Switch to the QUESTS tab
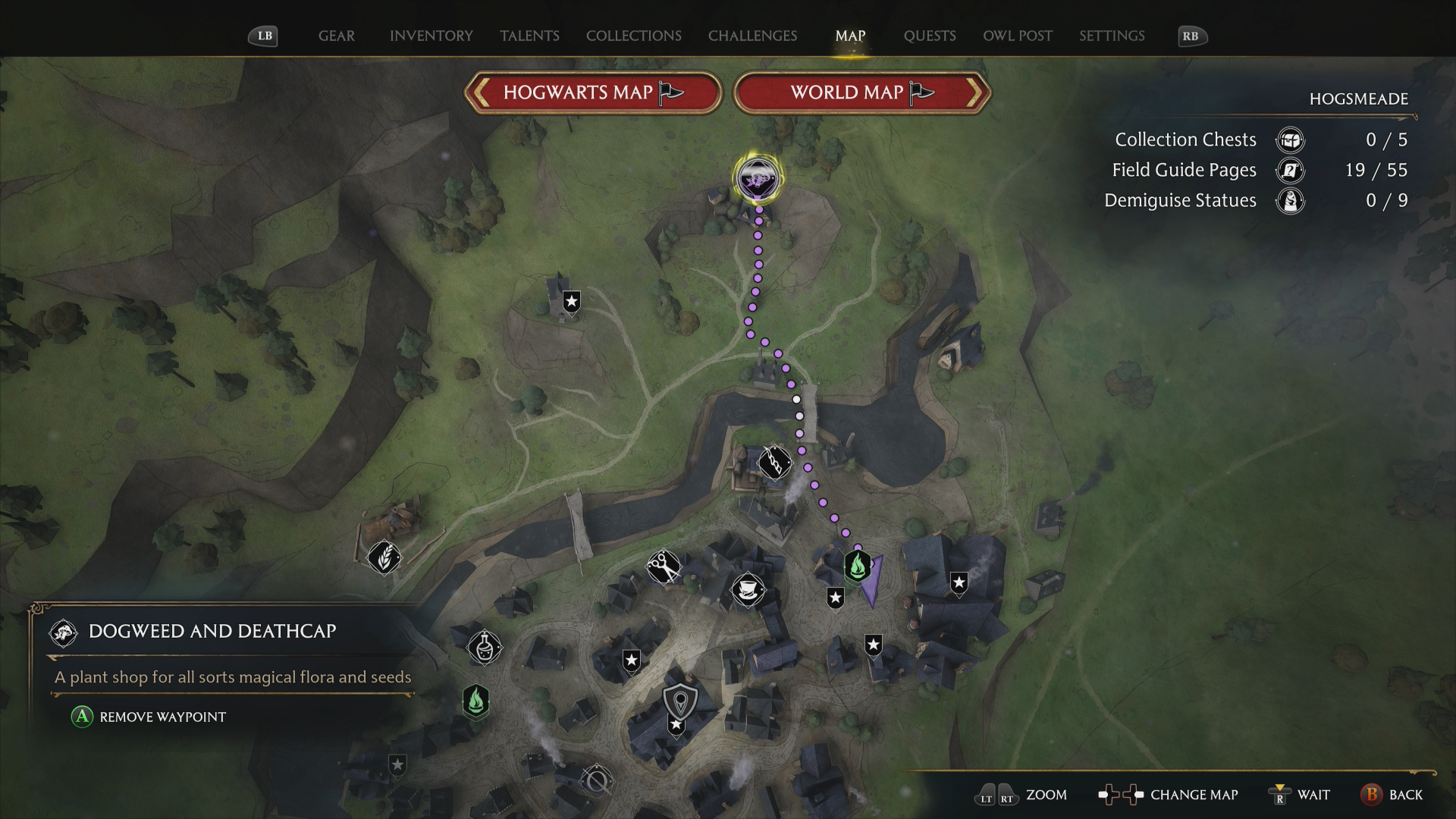This screenshot has width=1456, height=819. 930,36
